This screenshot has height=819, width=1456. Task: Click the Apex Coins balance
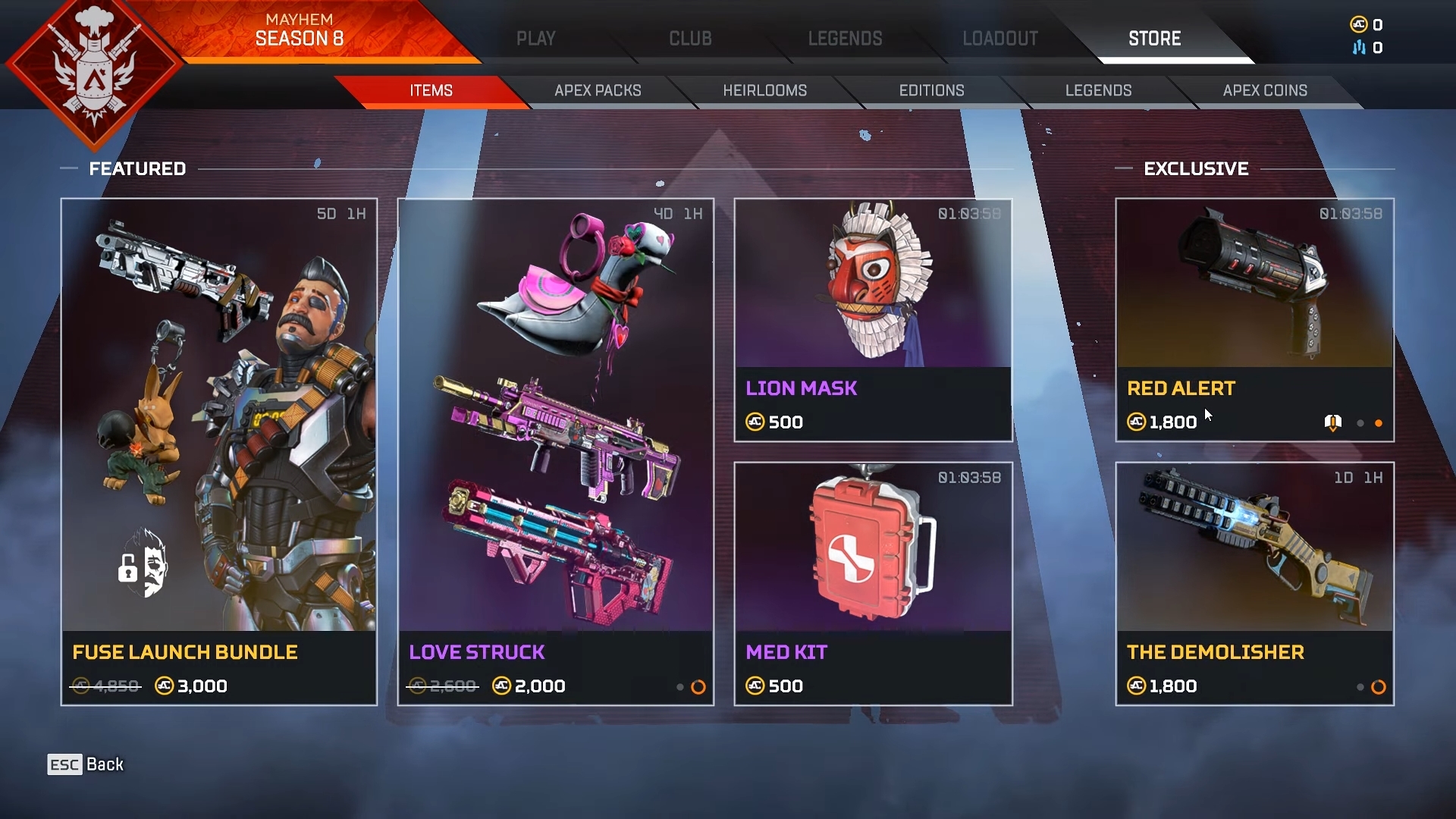1367,25
